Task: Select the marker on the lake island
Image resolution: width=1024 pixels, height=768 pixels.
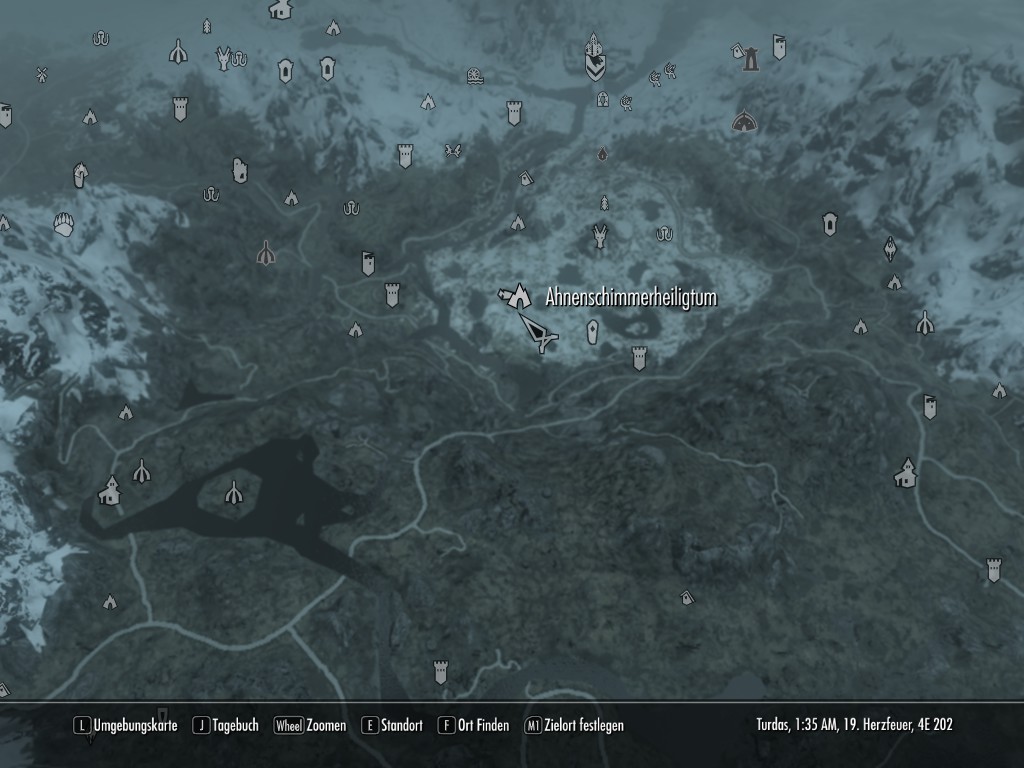Action: pyautogui.click(x=233, y=492)
